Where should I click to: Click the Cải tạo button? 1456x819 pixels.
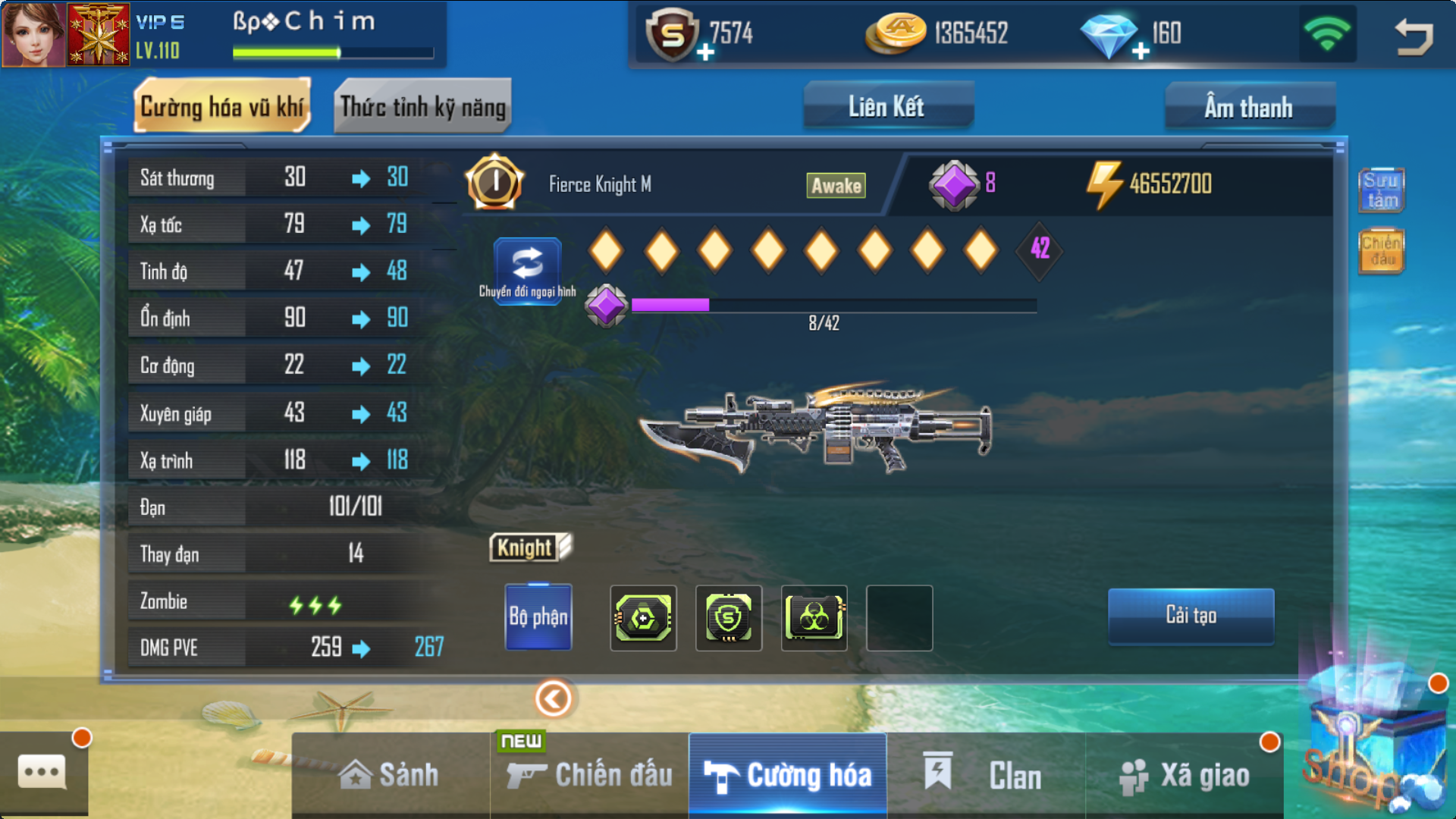point(1191,615)
